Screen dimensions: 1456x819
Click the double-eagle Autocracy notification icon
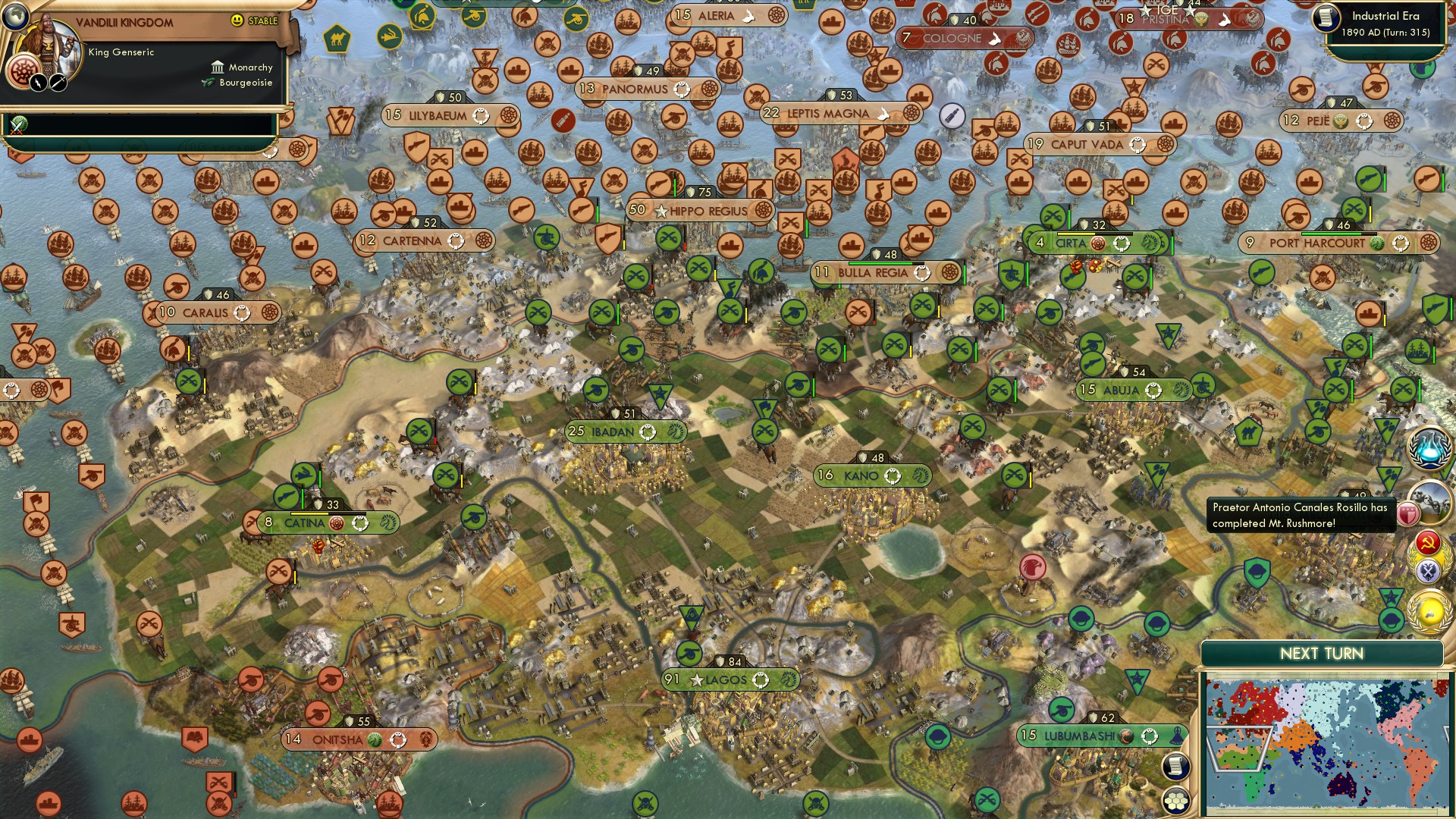(1427, 570)
